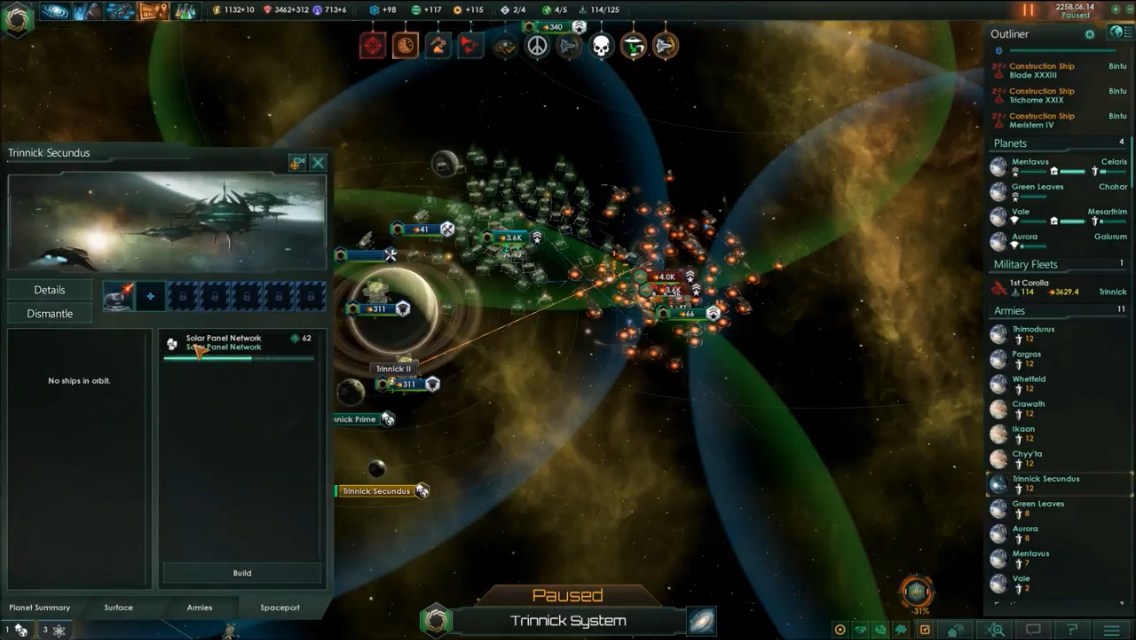
Task: Toggle the pause button by the date
Action: click(x=1028, y=11)
